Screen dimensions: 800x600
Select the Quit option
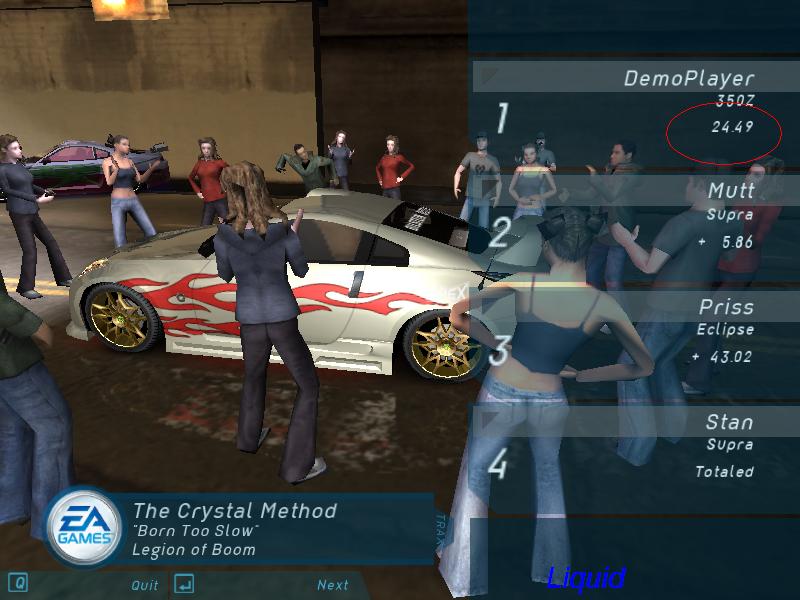click(x=145, y=585)
